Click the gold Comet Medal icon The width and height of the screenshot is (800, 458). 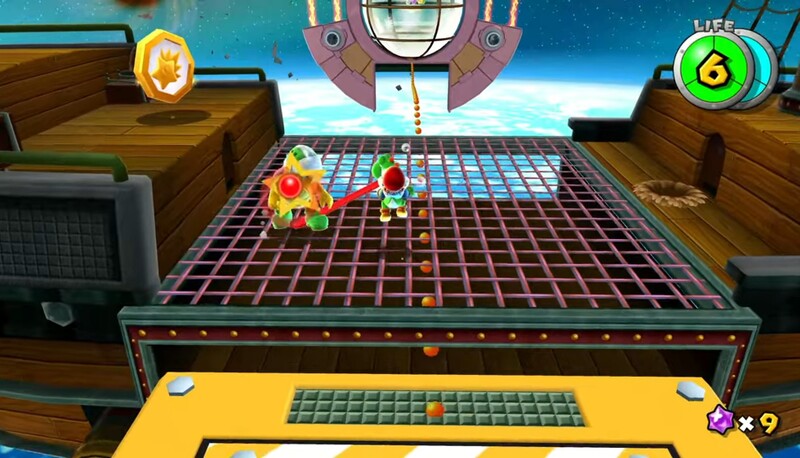point(164,65)
